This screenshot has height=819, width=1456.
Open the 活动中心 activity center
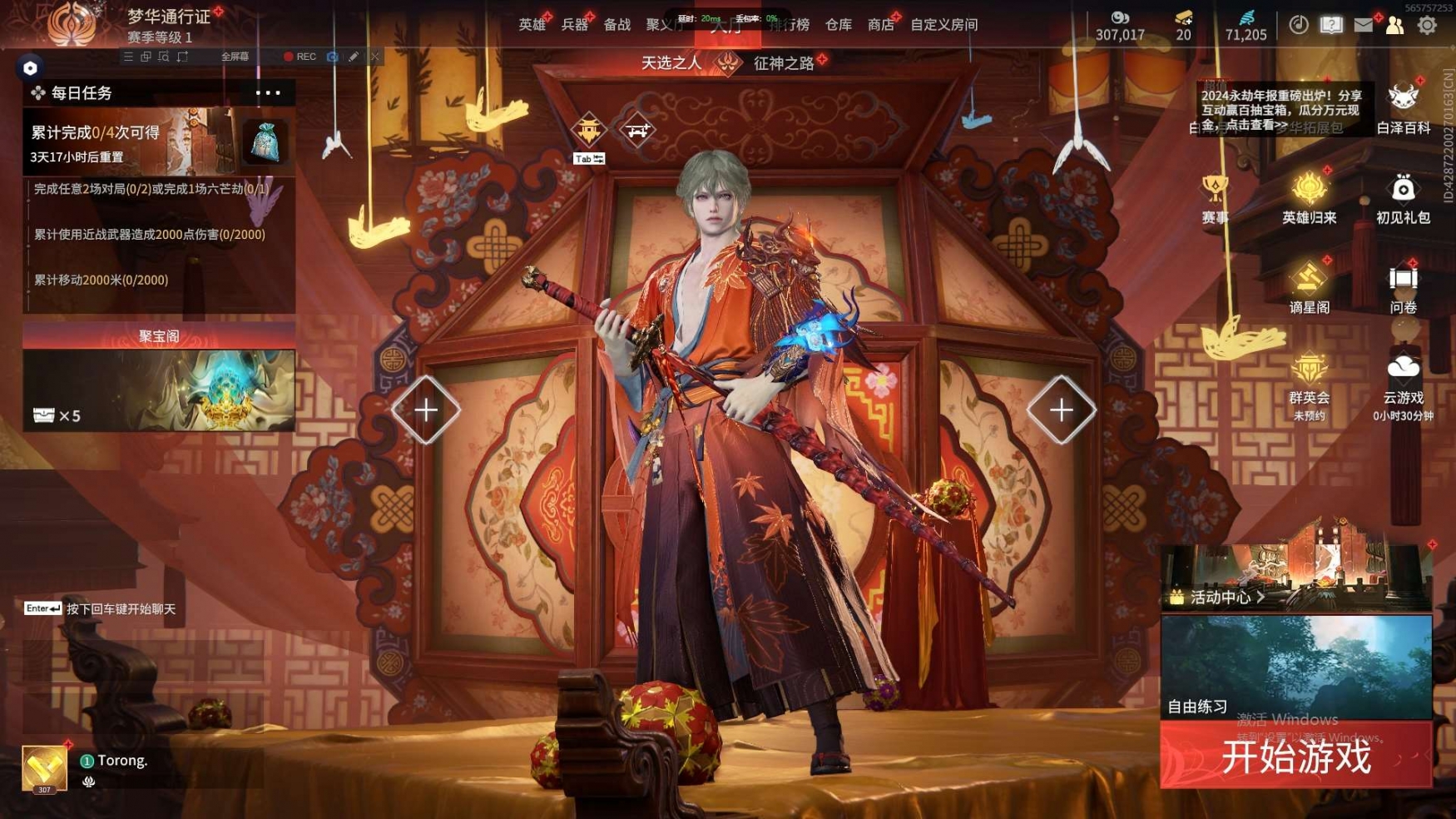click(x=1221, y=597)
